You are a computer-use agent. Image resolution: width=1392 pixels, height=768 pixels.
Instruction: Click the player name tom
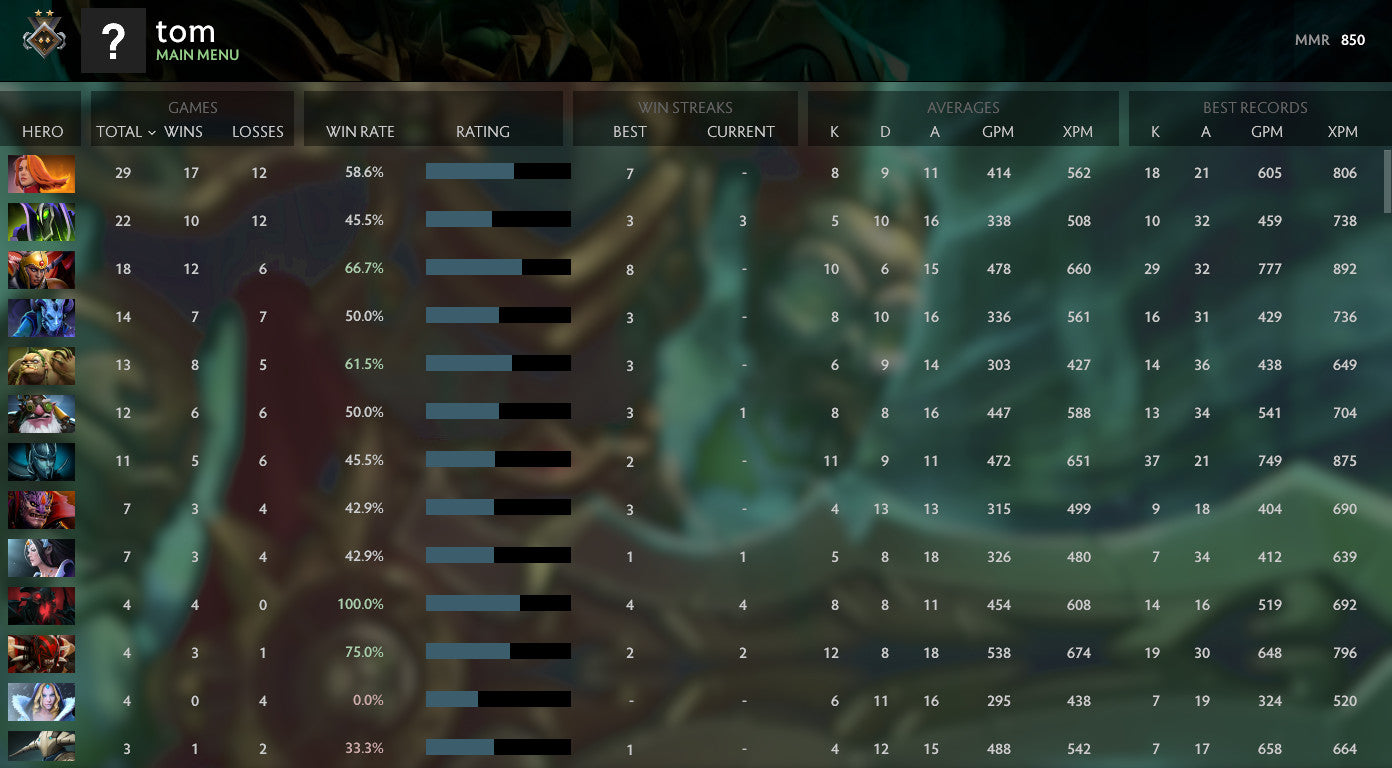(x=186, y=31)
